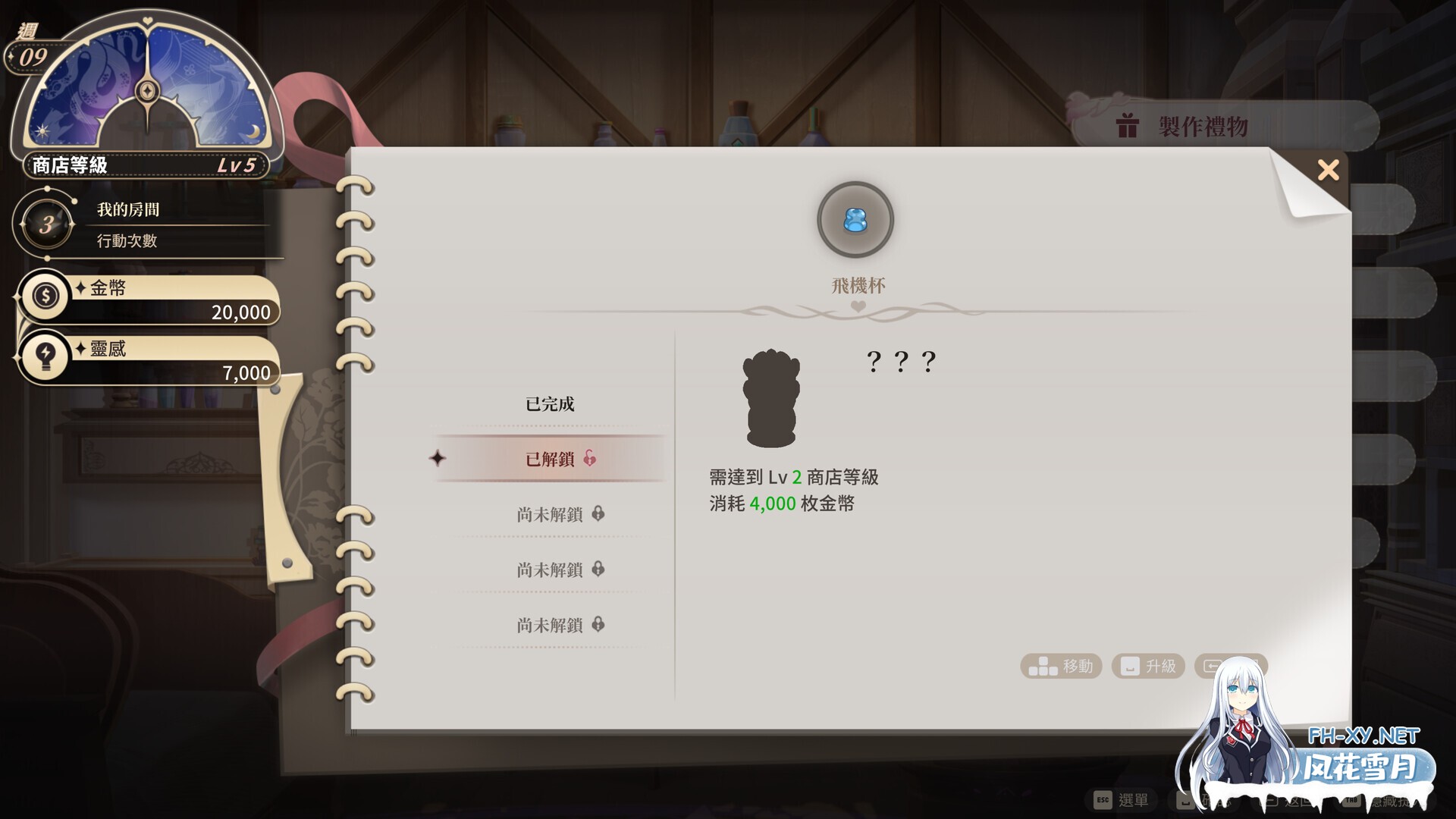The width and height of the screenshot is (1456, 819).
Task: Click the gold coin icon beside 金幣
Action: tap(45, 296)
